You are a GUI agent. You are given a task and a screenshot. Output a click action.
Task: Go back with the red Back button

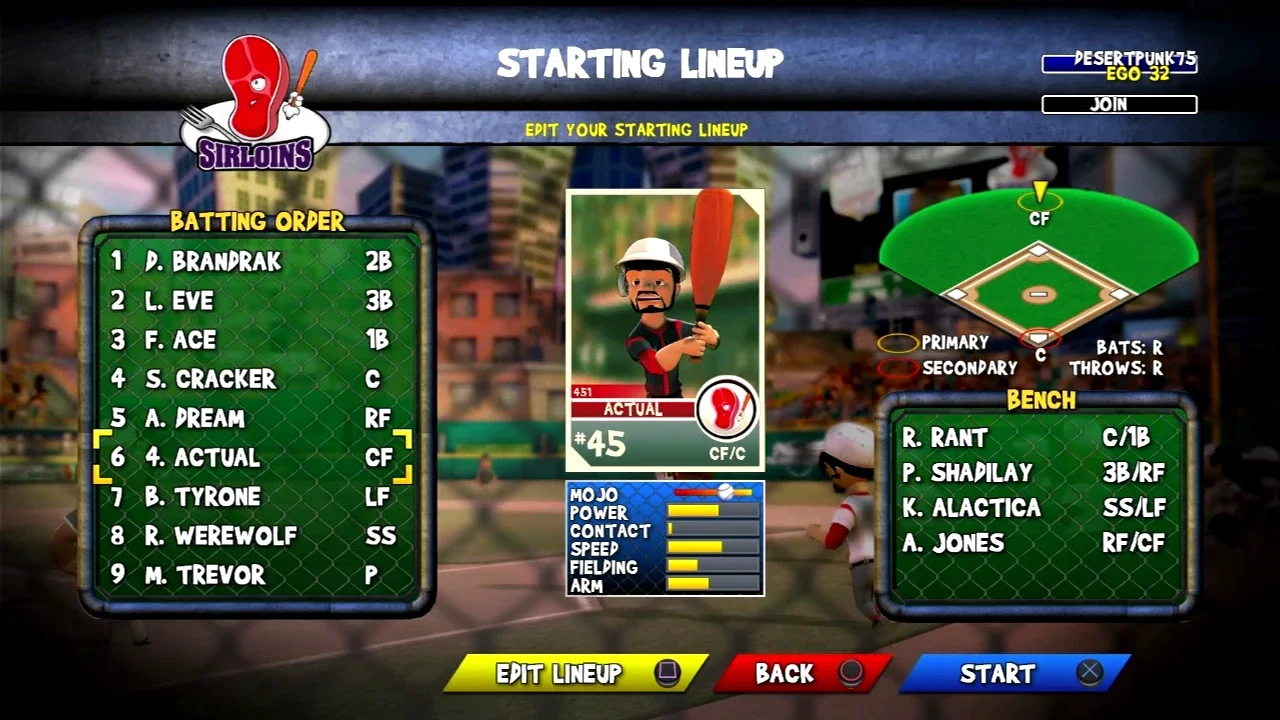(x=802, y=674)
